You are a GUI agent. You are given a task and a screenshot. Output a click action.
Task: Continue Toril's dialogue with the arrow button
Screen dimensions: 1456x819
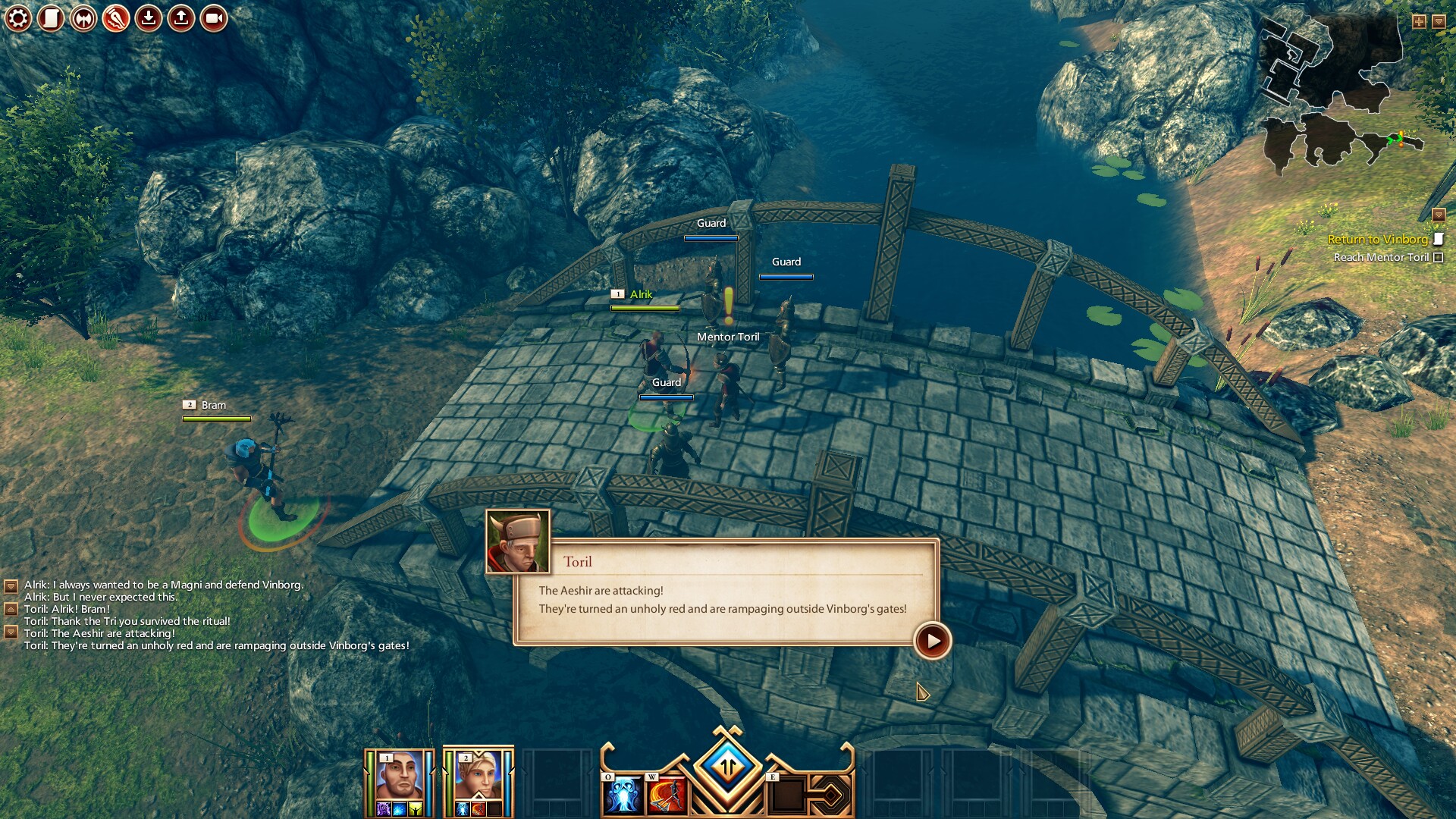point(932,641)
